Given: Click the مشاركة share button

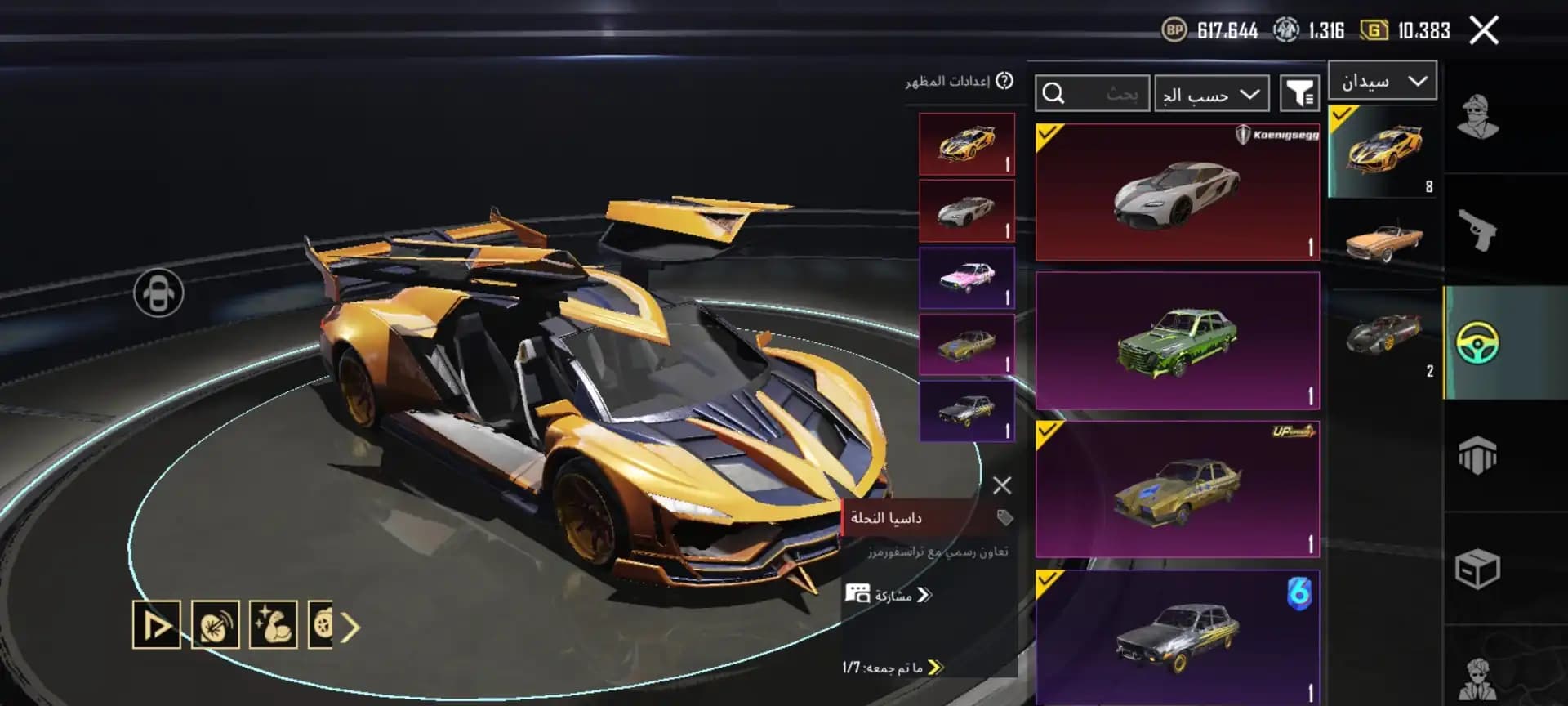Looking at the screenshot, I should click(x=890, y=595).
